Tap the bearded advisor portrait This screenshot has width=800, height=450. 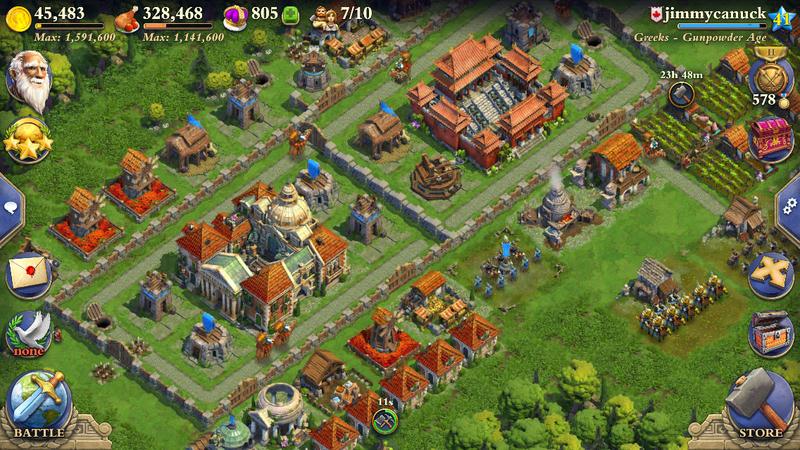(29, 80)
